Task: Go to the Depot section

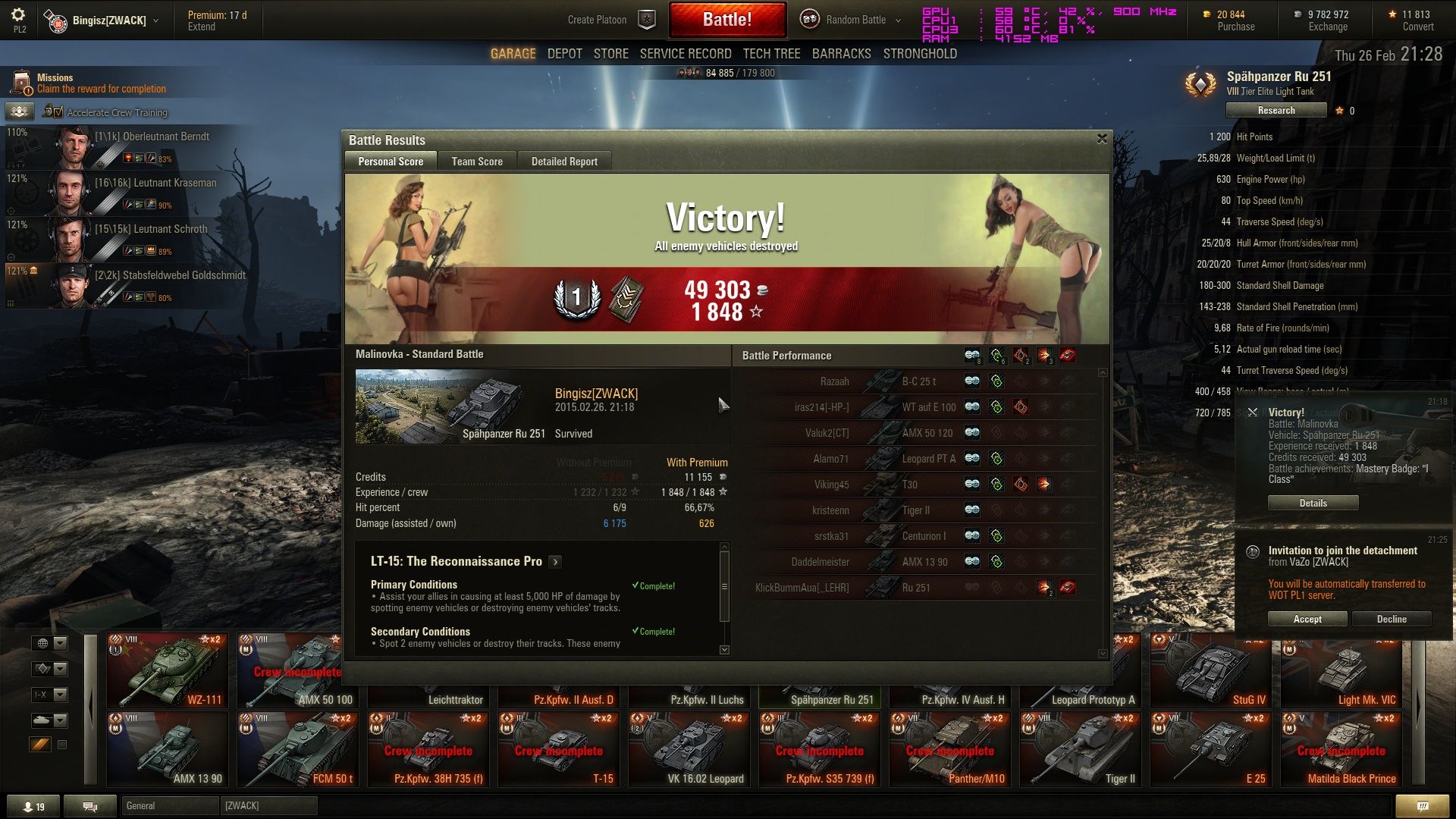Action: coord(564,54)
